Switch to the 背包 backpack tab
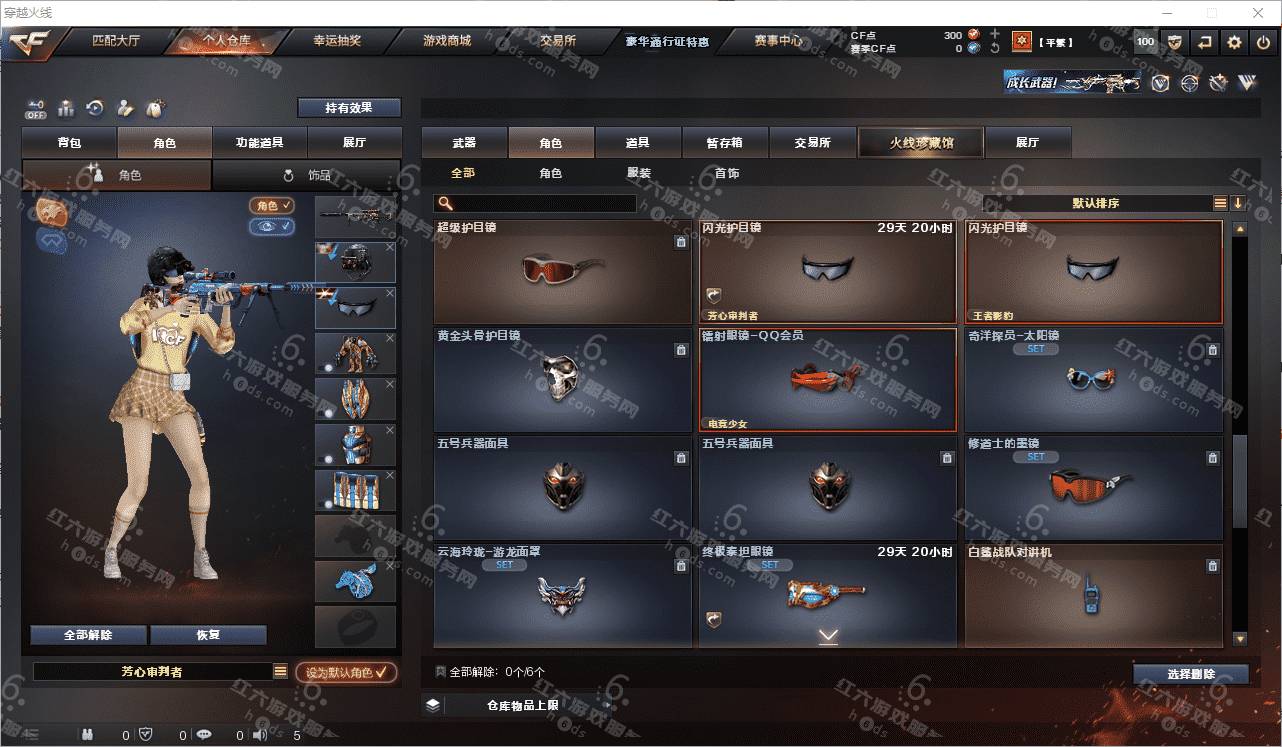The height and width of the screenshot is (747, 1282). pyautogui.click(x=69, y=143)
